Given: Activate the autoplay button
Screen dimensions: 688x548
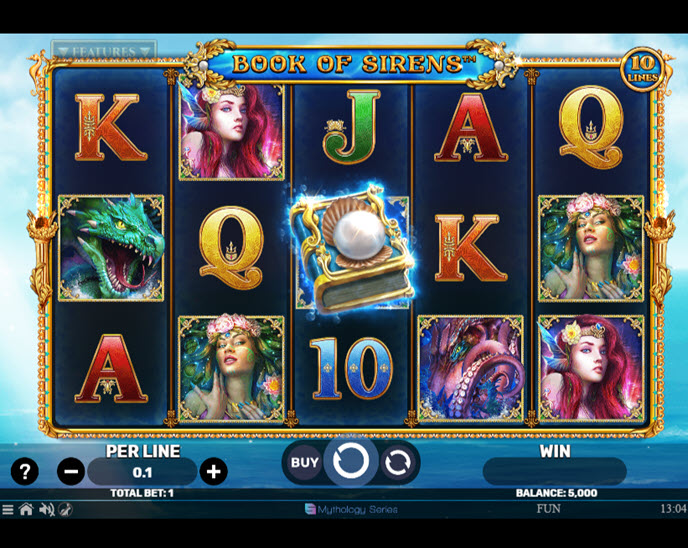Looking at the screenshot, I should point(397,462).
